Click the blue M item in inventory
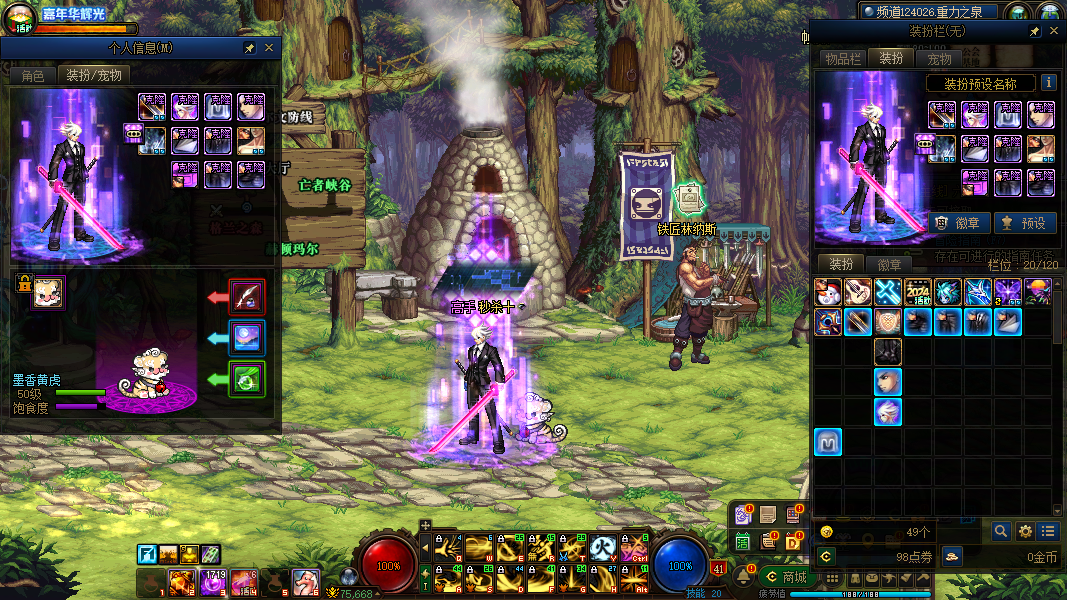Screen dimensions: 1067x600 [828, 442]
